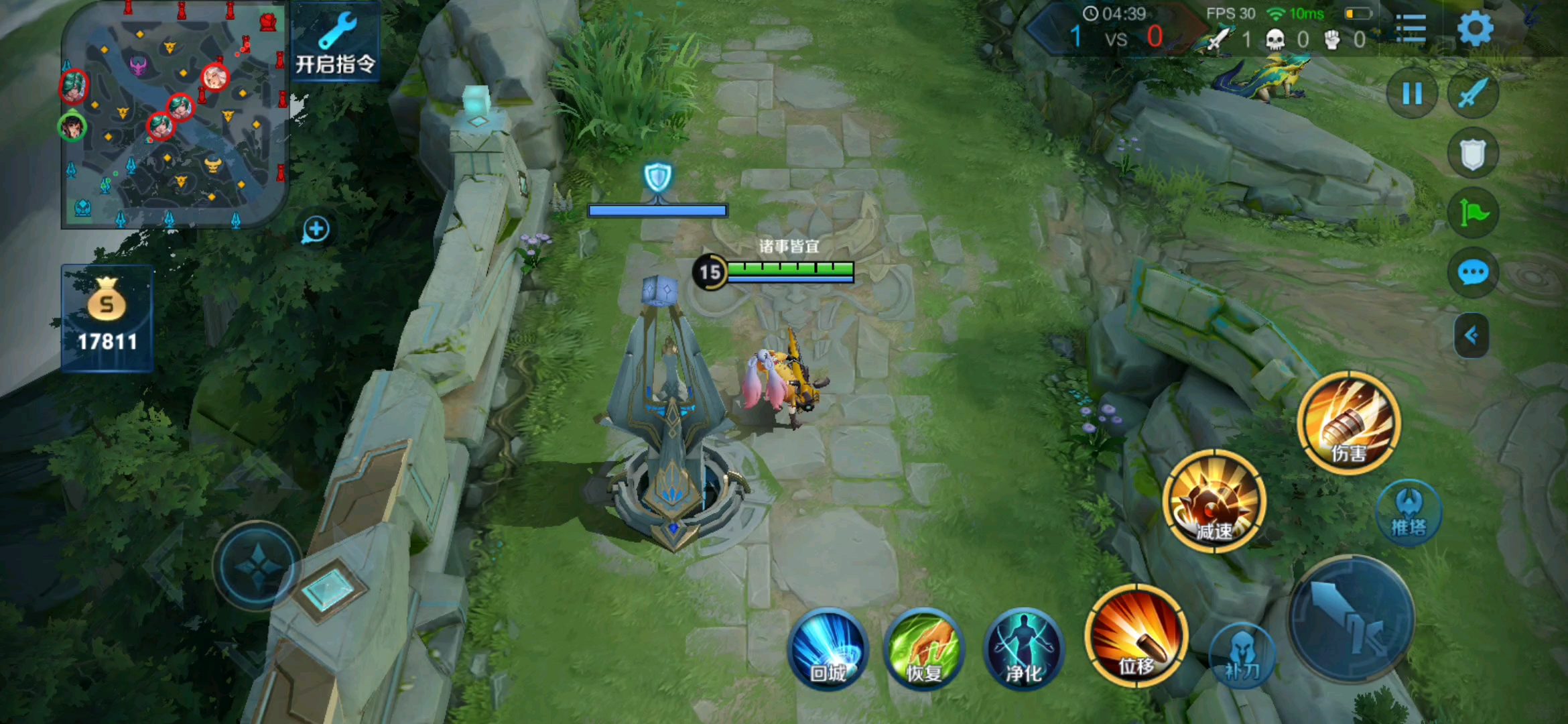Use the 回城 recall spell
1568x724 pixels.
(x=829, y=648)
